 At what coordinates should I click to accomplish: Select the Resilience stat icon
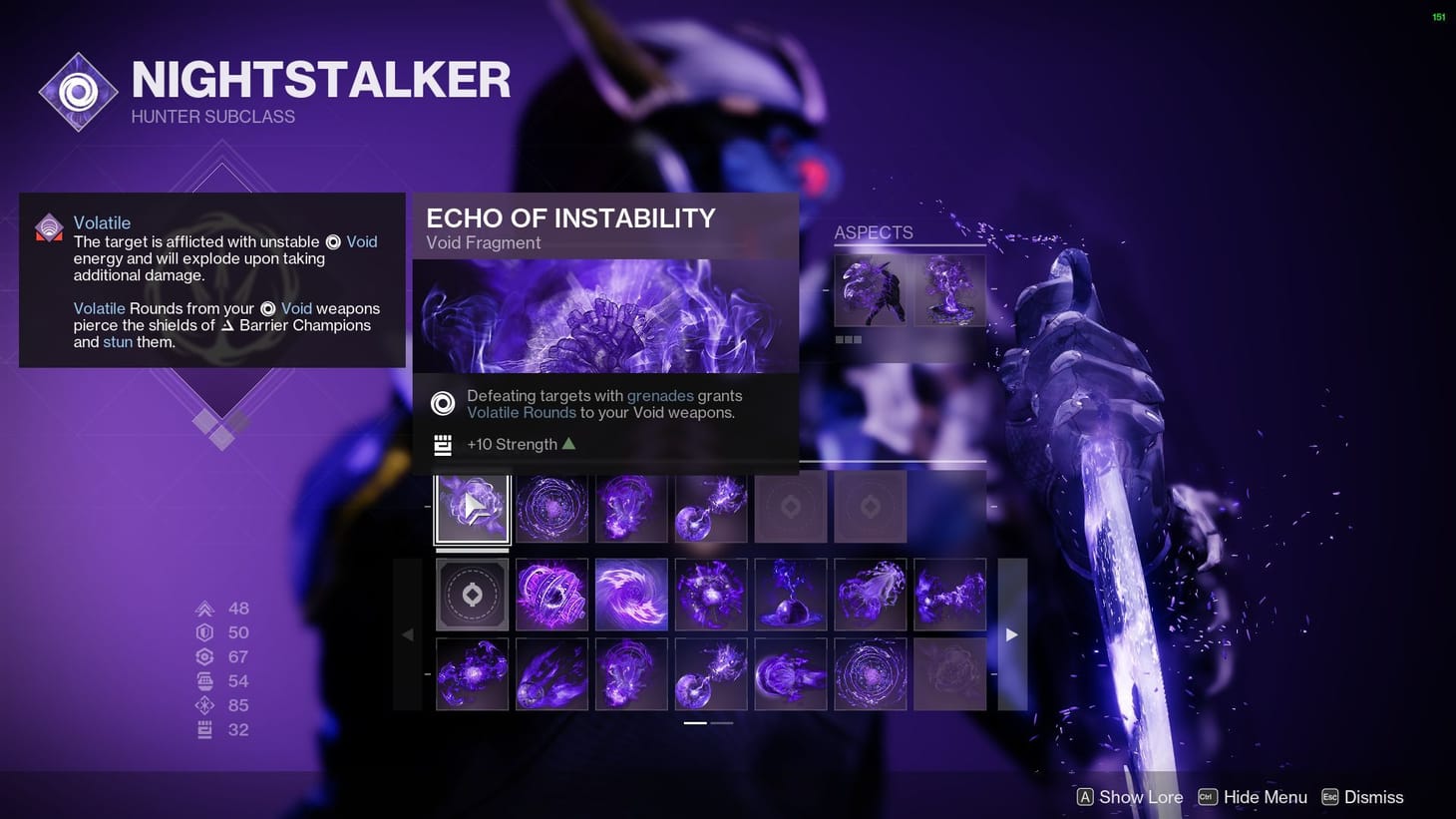pos(205,631)
